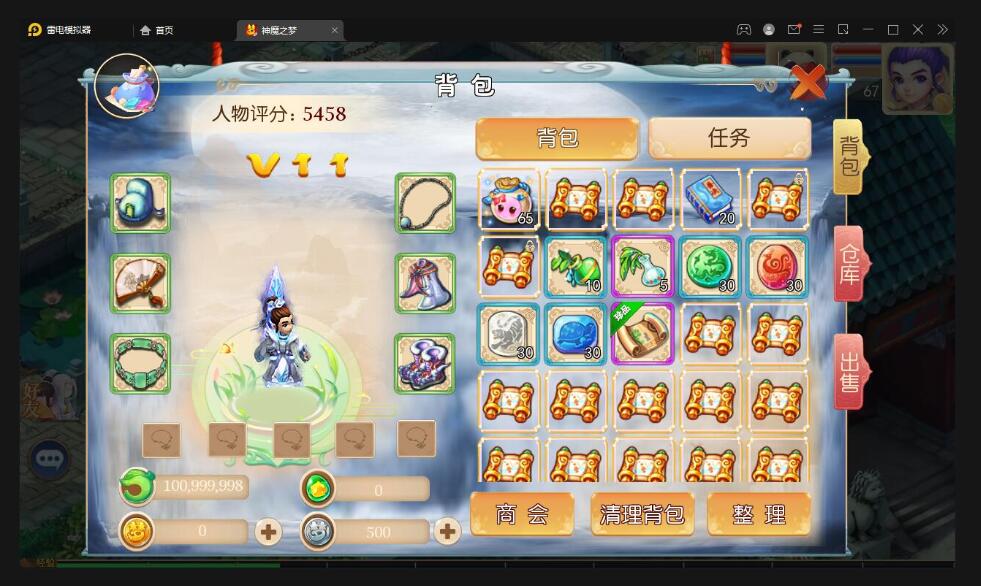
Task: Switch to the 任务 tab
Action: click(729, 138)
